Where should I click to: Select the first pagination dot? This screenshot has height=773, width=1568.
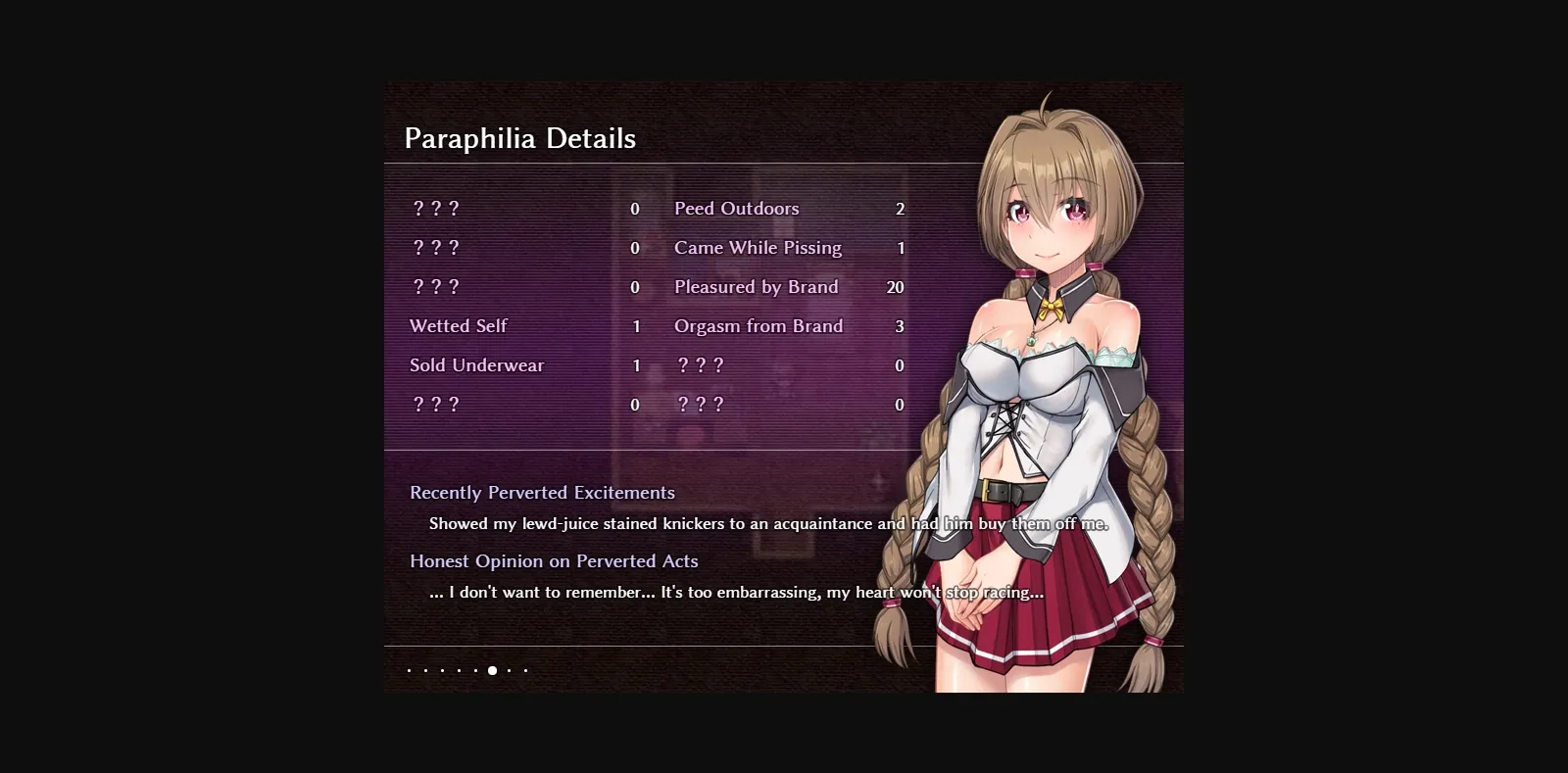(x=409, y=671)
